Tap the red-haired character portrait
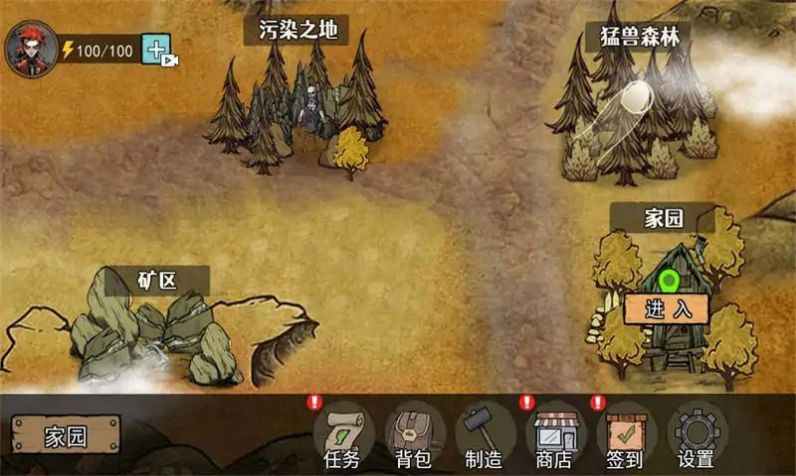Image resolution: width=796 pixels, height=476 pixels. (30, 49)
